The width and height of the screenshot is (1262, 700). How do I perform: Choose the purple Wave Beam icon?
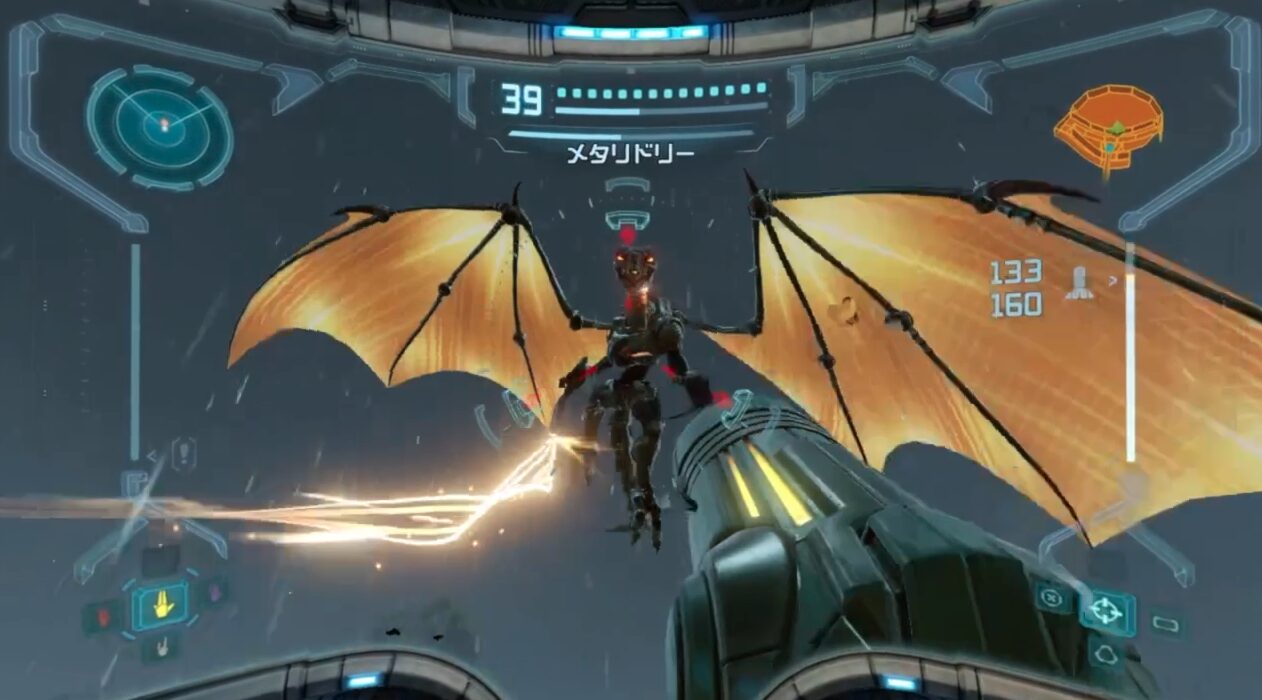pos(217,595)
